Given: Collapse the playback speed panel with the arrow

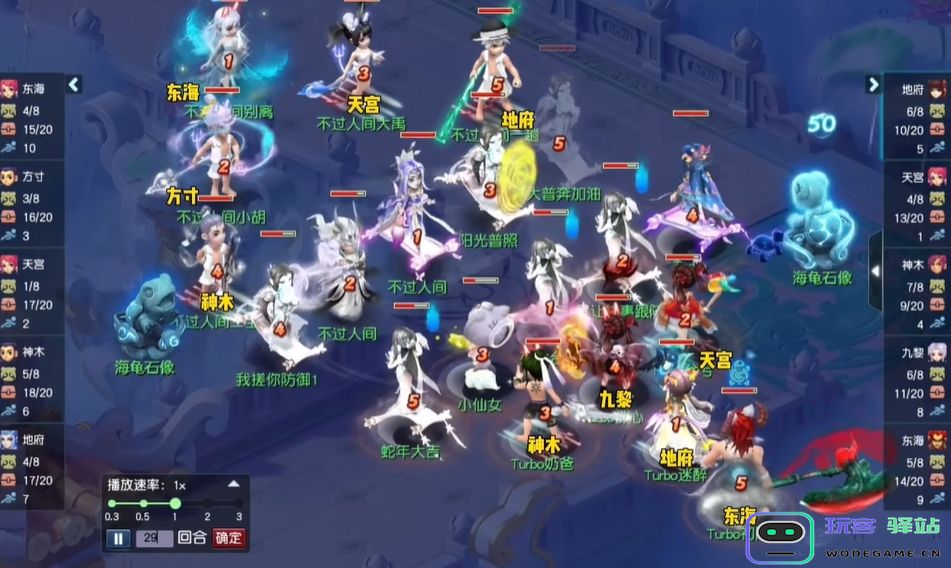Looking at the screenshot, I should [234, 484].
